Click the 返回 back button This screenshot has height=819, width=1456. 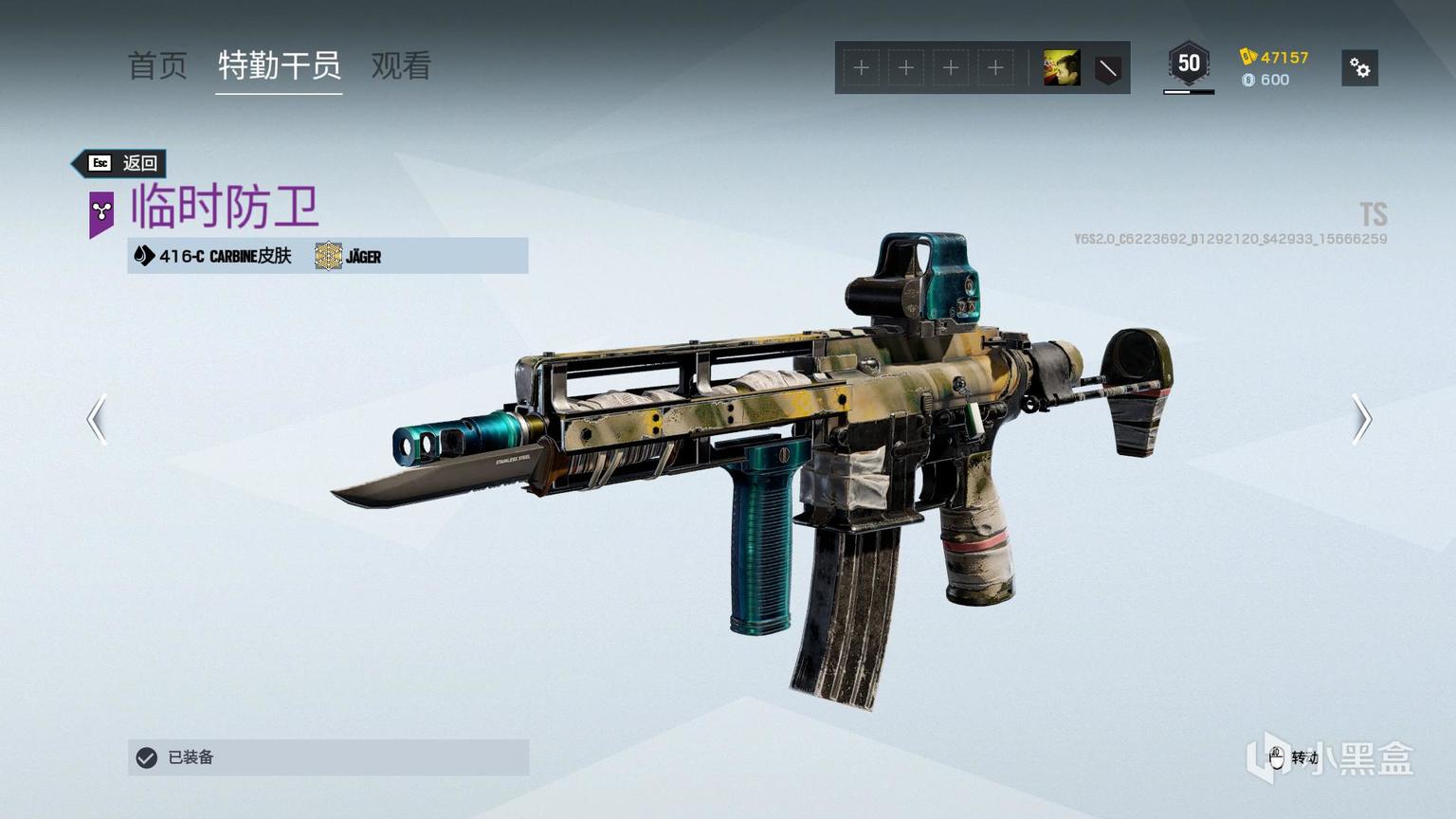pyautogui.click(x=122, y=163)
